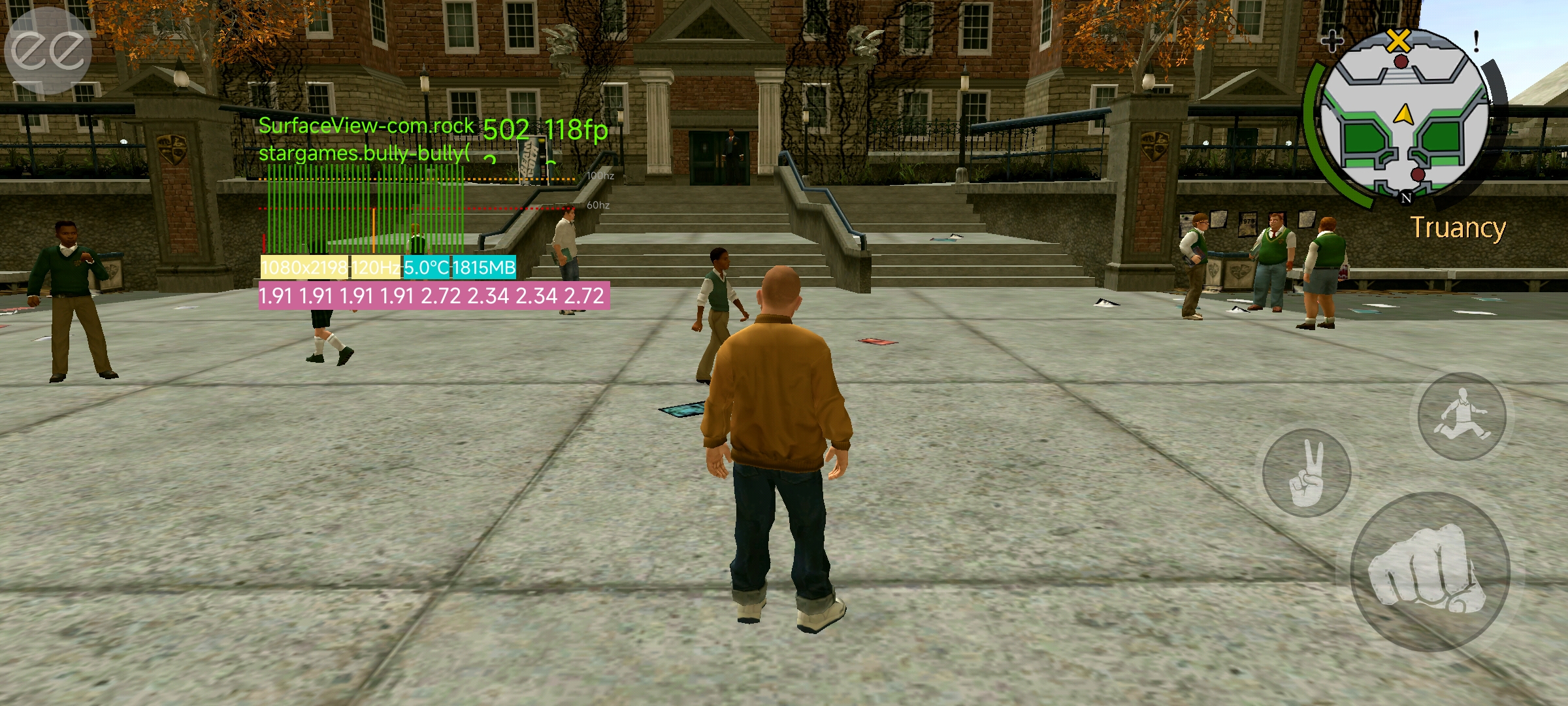Tap the fist punch attack button
The image size is (1568, 706).
tap(1429, 572)
